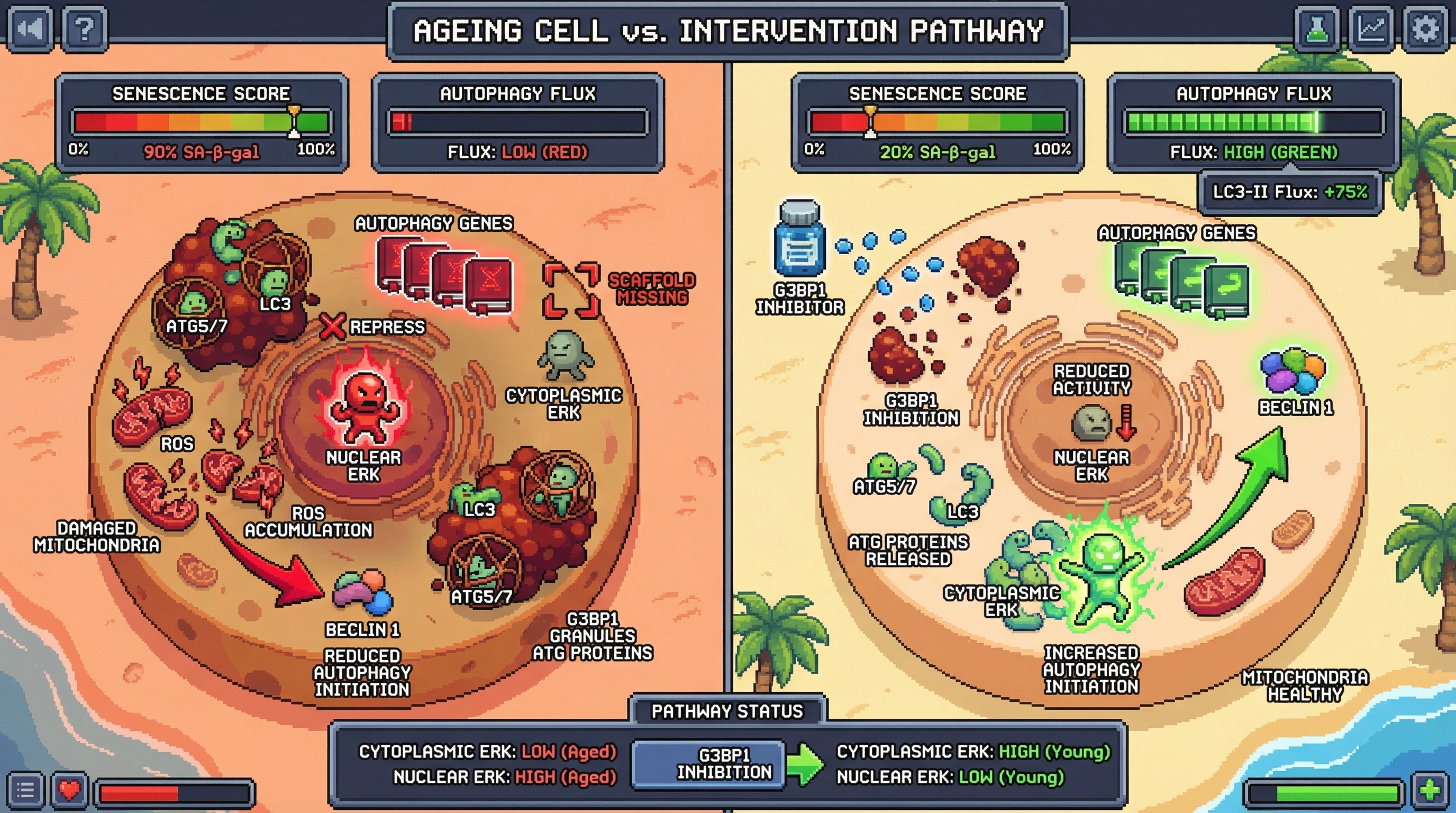Open the list menu icon bottom-left
This screenshot has width=1456, height=813.
click(x=25, y=789)
